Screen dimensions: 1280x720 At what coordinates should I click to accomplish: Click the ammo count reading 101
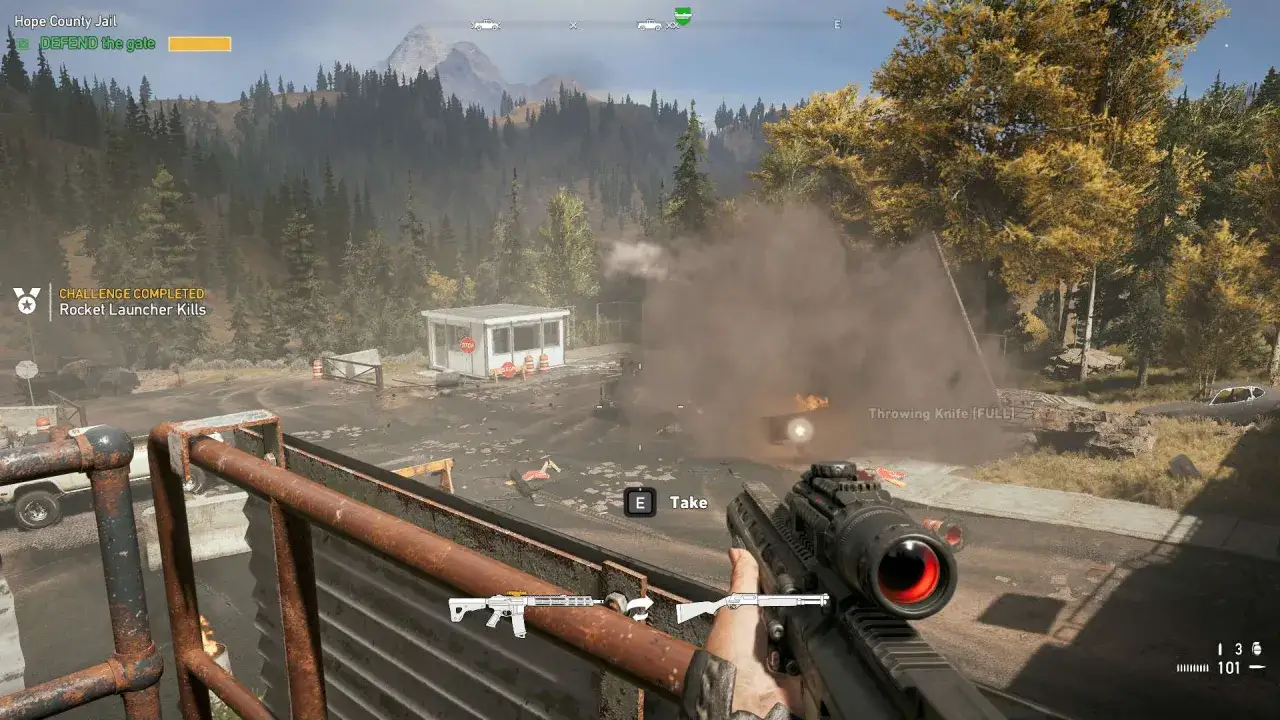(x=1229, y=667)
